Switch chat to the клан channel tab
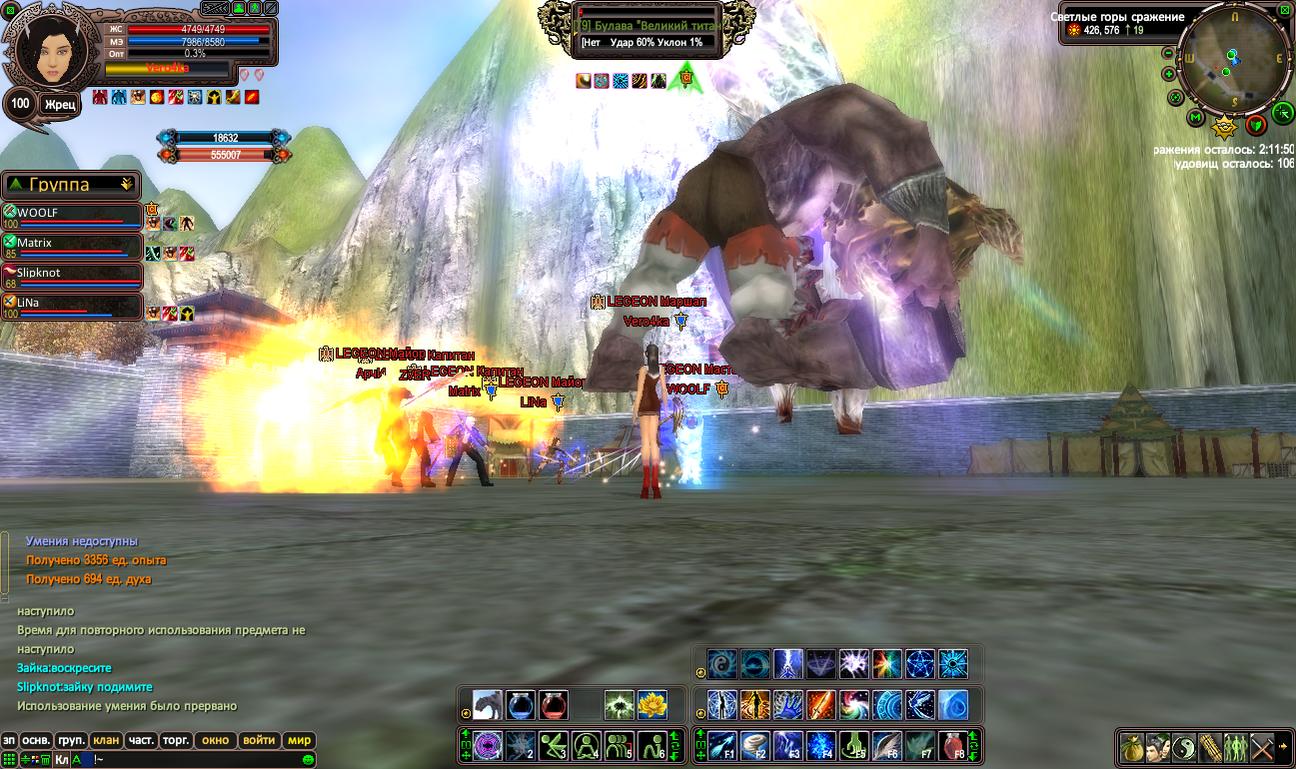 coord(106,741)
